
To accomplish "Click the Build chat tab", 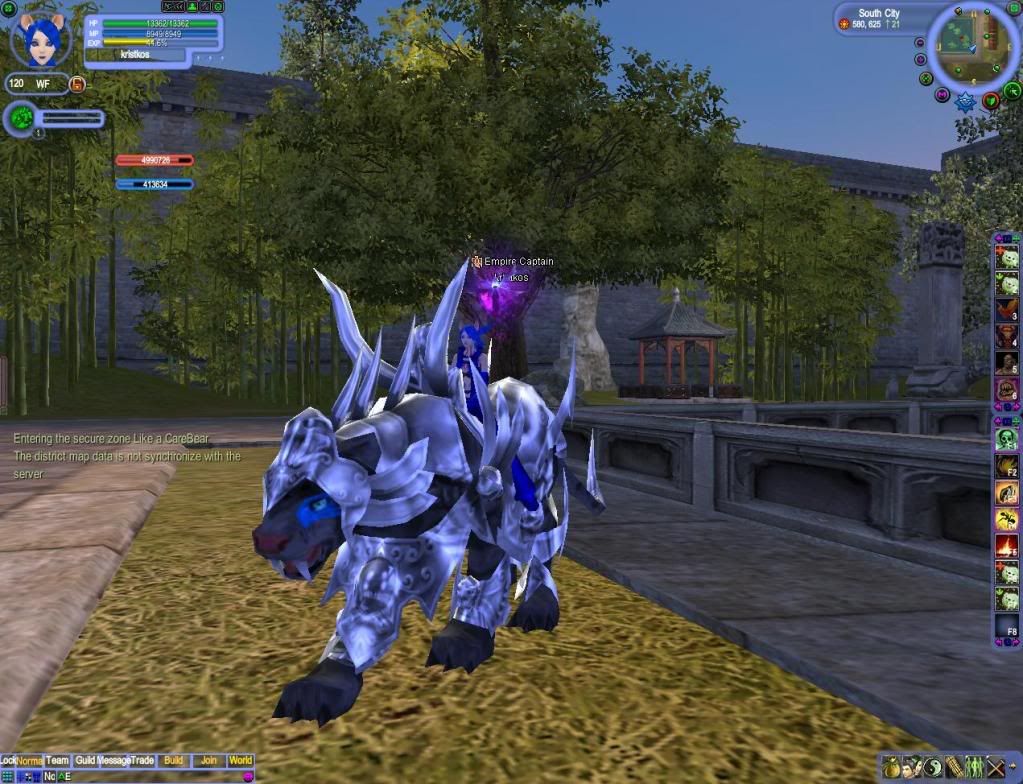I will 173,761.
